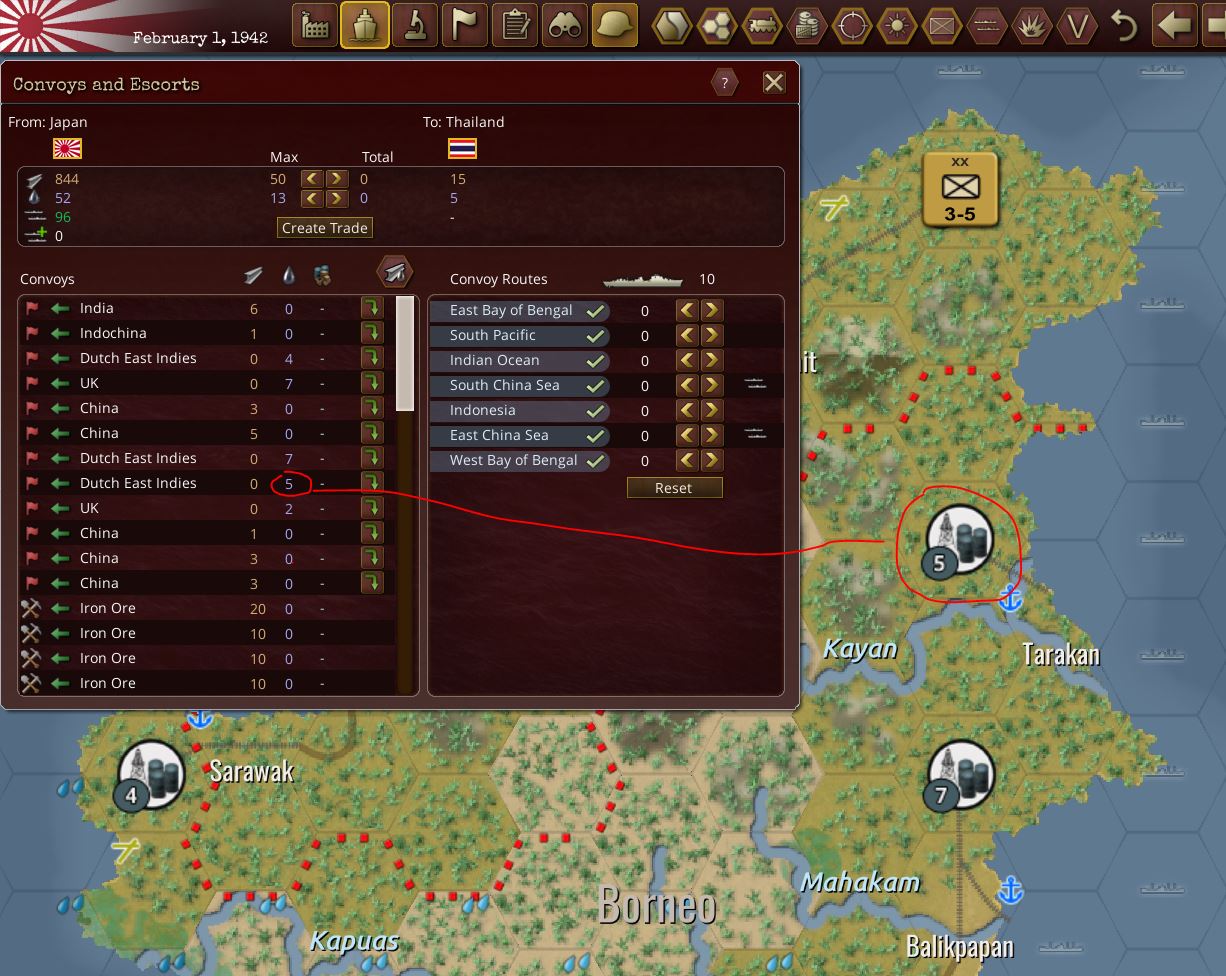Reset the convoy route escorts
The image size is (1226, 976).
673,488
